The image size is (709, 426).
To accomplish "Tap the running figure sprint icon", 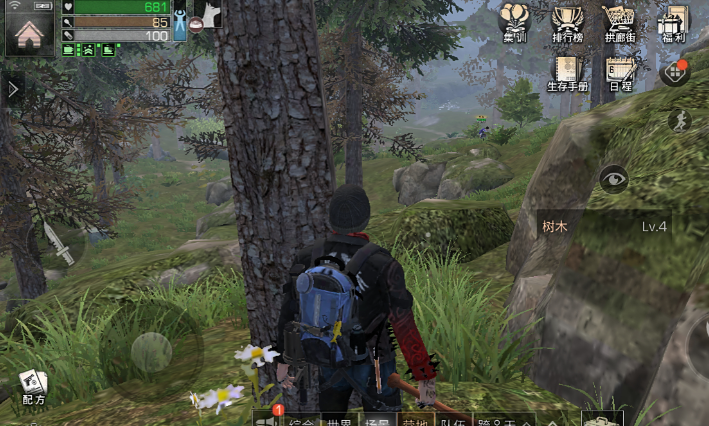I will coord(679,121).
